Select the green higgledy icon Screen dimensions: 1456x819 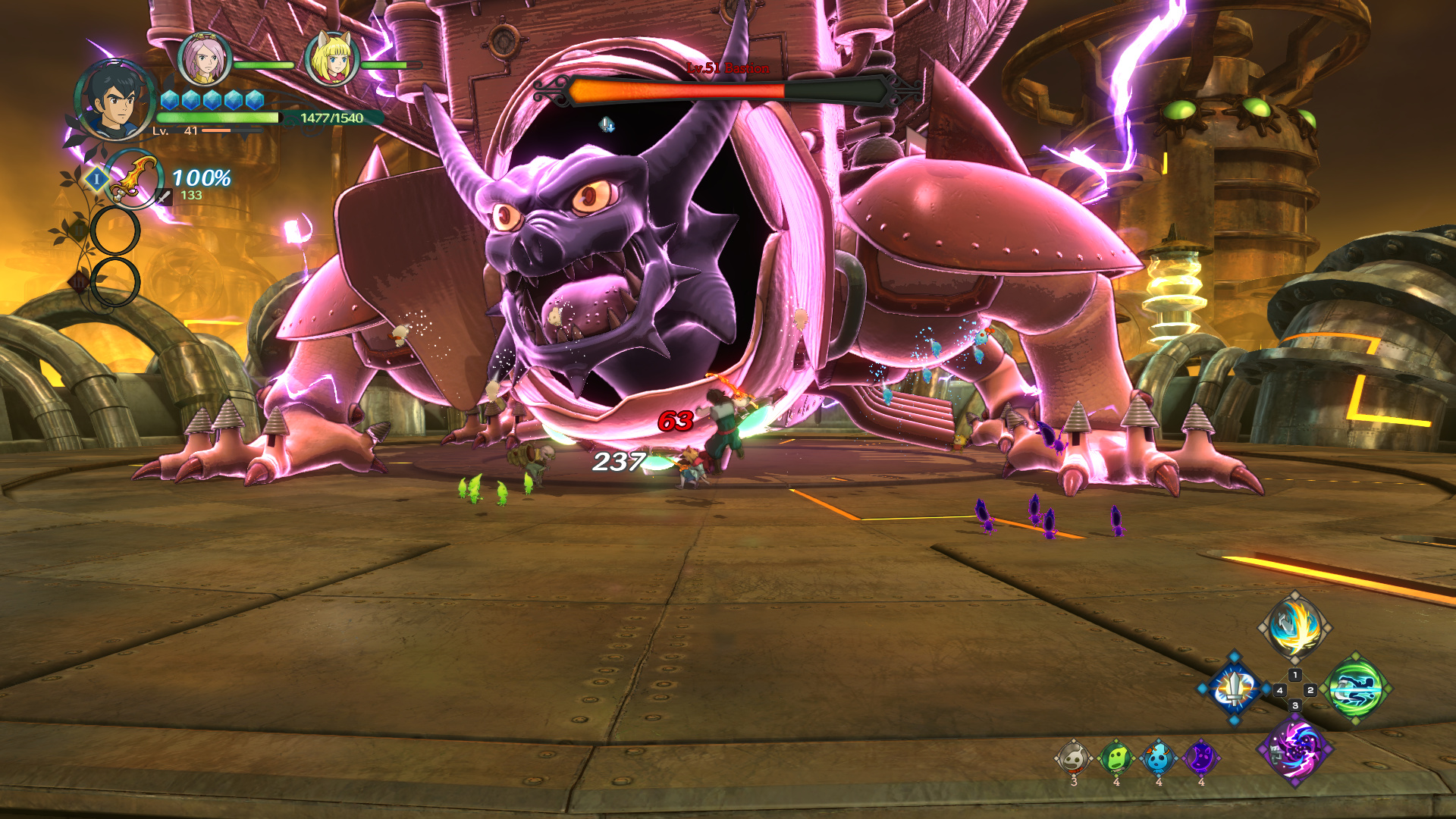point(1116,758)
